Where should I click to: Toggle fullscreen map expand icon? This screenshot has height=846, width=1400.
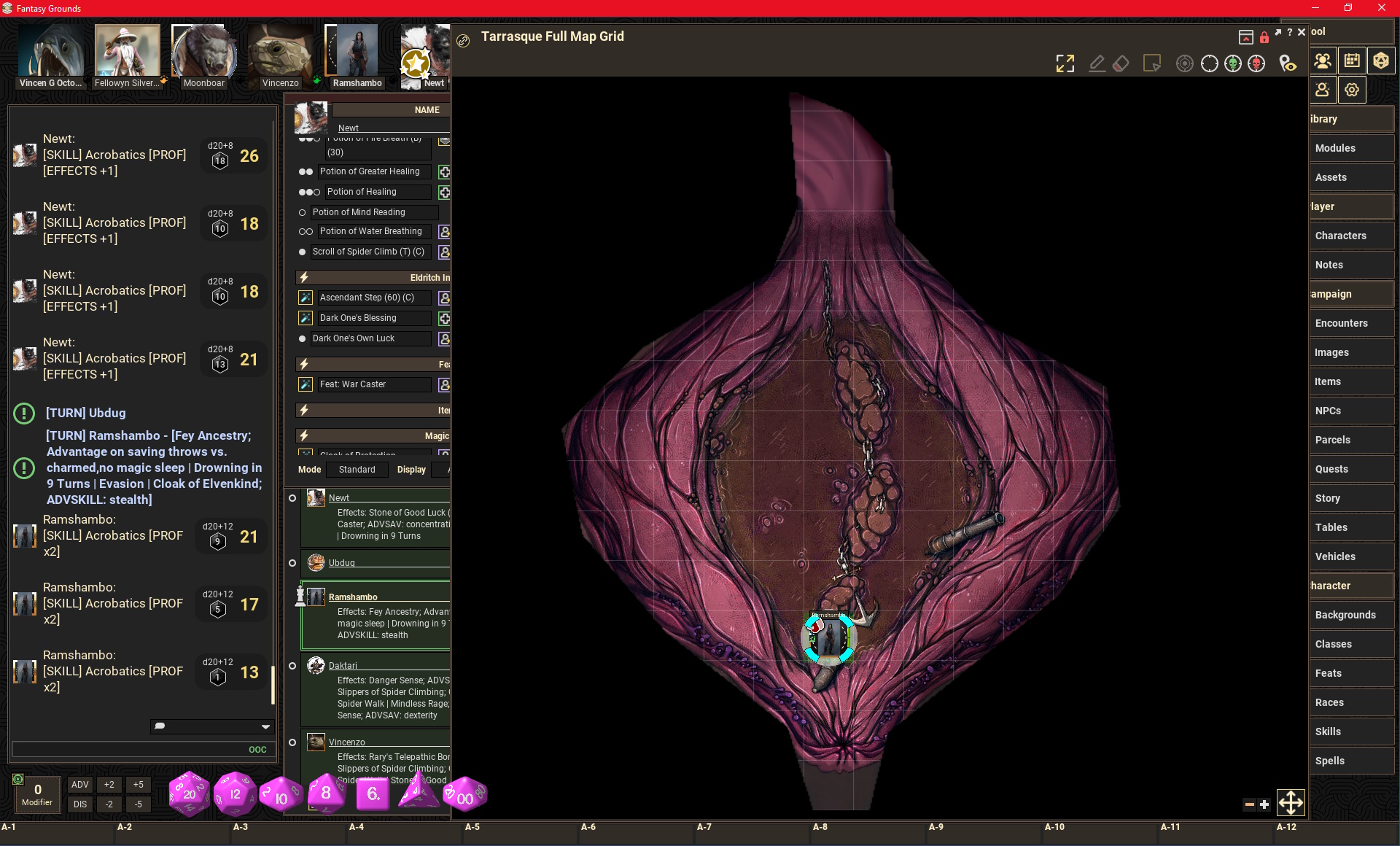point(1065,63)
